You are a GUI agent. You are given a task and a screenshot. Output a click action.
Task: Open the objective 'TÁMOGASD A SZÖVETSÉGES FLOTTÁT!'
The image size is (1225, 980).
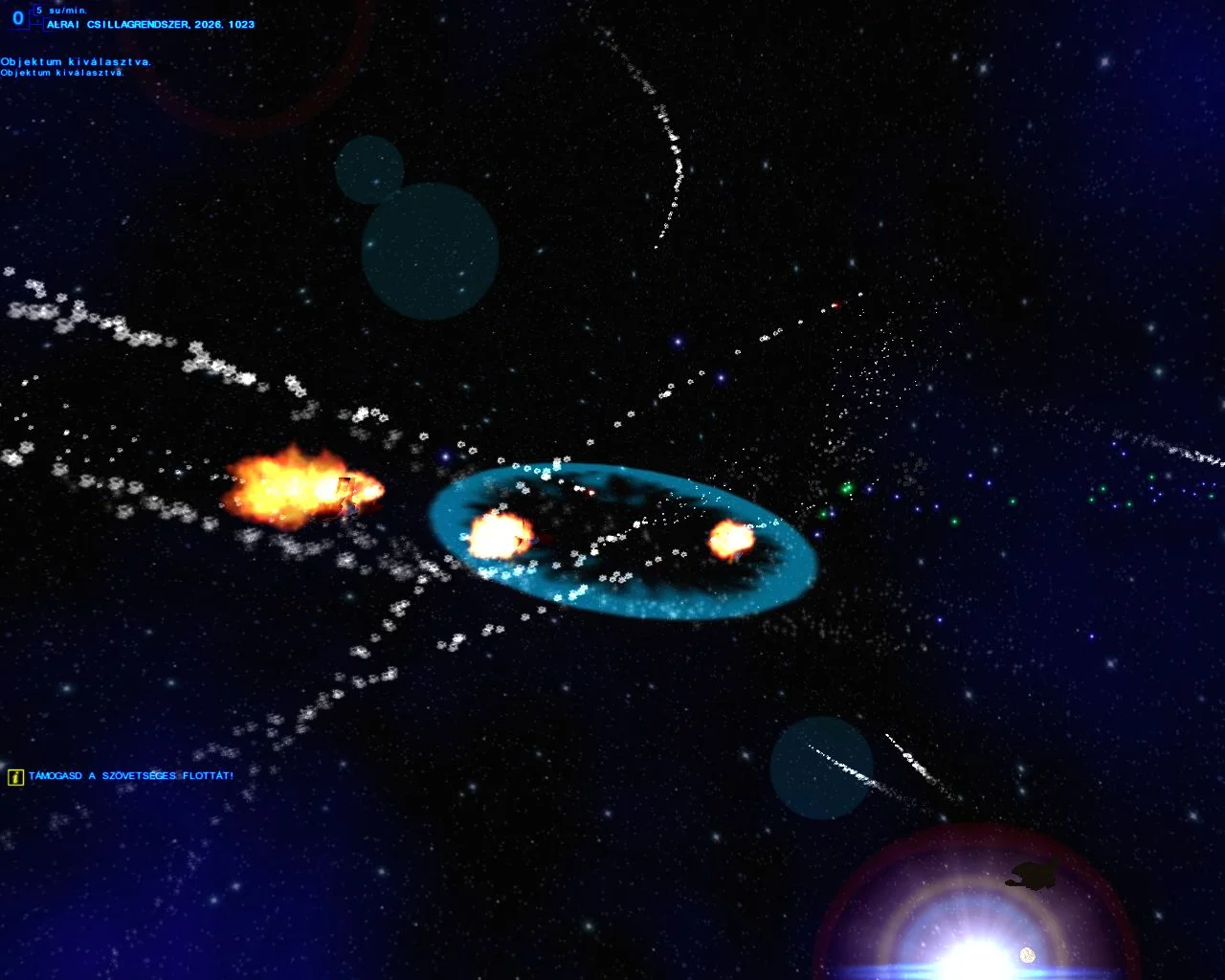click(131, 776)
